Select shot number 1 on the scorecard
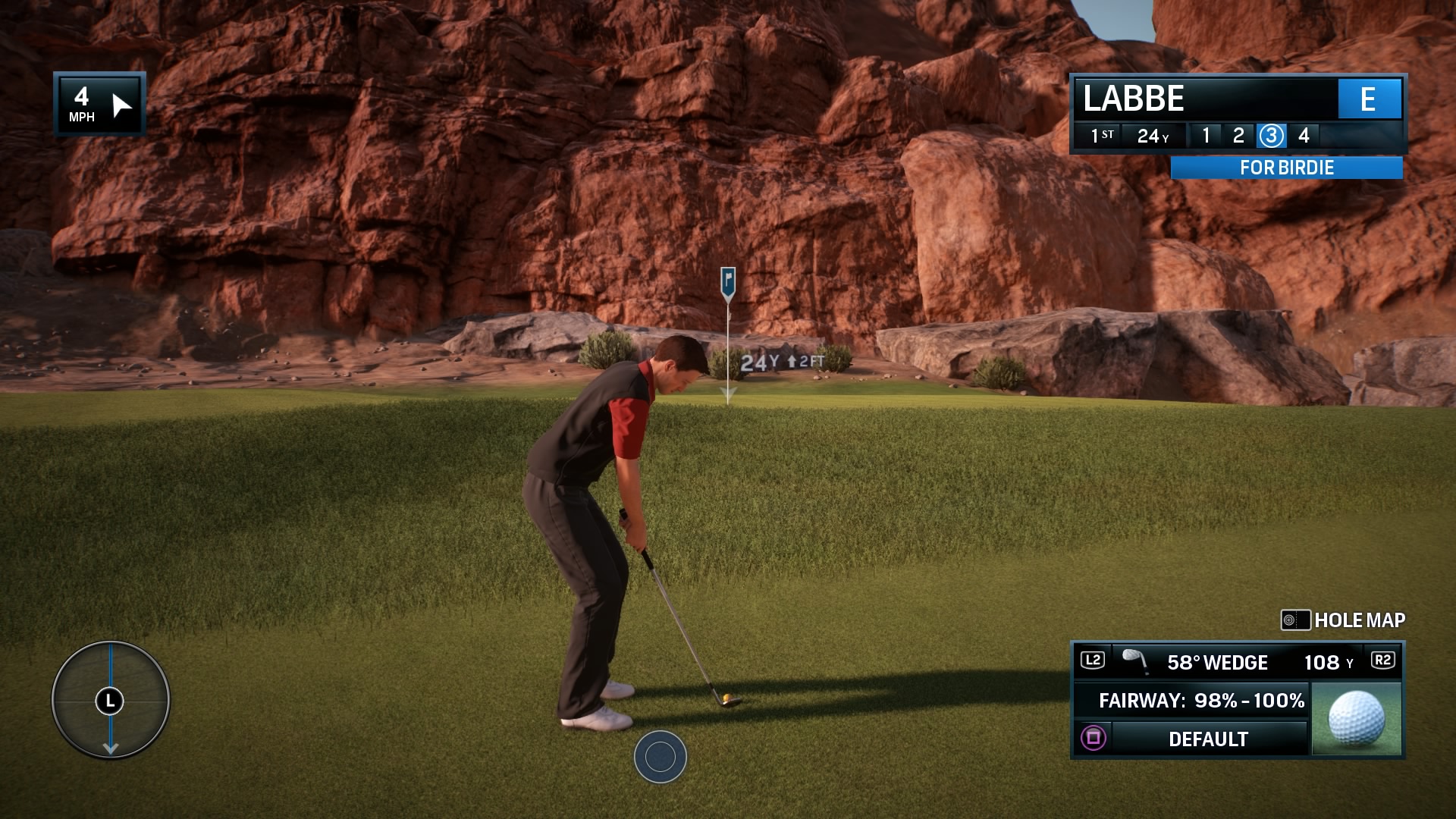The width and height of the screenshot is (1456, 819). (x=1206, y=136)
